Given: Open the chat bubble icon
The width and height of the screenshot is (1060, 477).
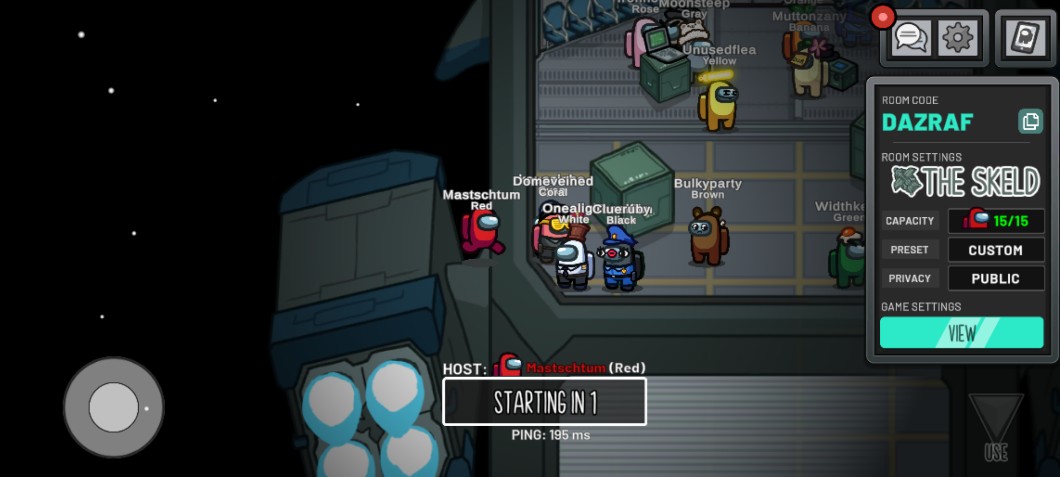Looking at the screenshot, I should pos(911,39).
